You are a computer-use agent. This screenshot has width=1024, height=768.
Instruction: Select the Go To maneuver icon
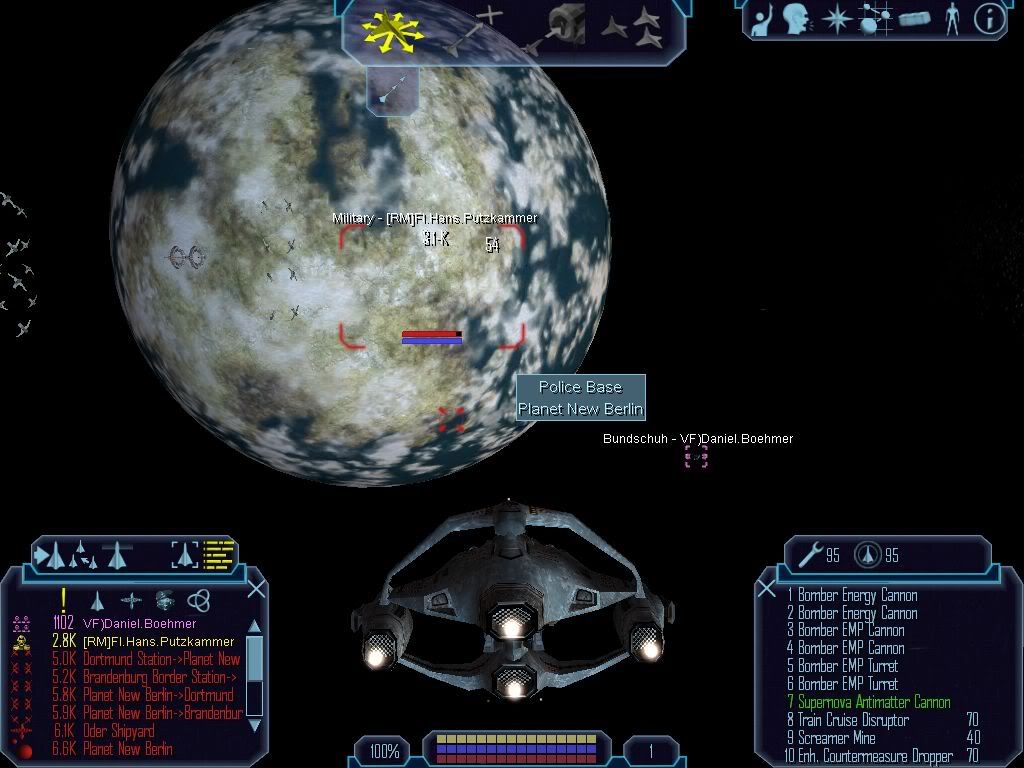coord(477,28)
